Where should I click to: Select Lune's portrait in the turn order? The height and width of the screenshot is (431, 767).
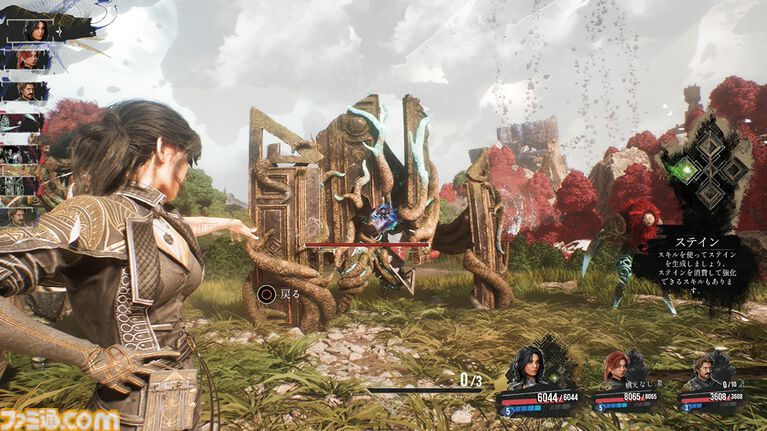[x=37, y=29]
